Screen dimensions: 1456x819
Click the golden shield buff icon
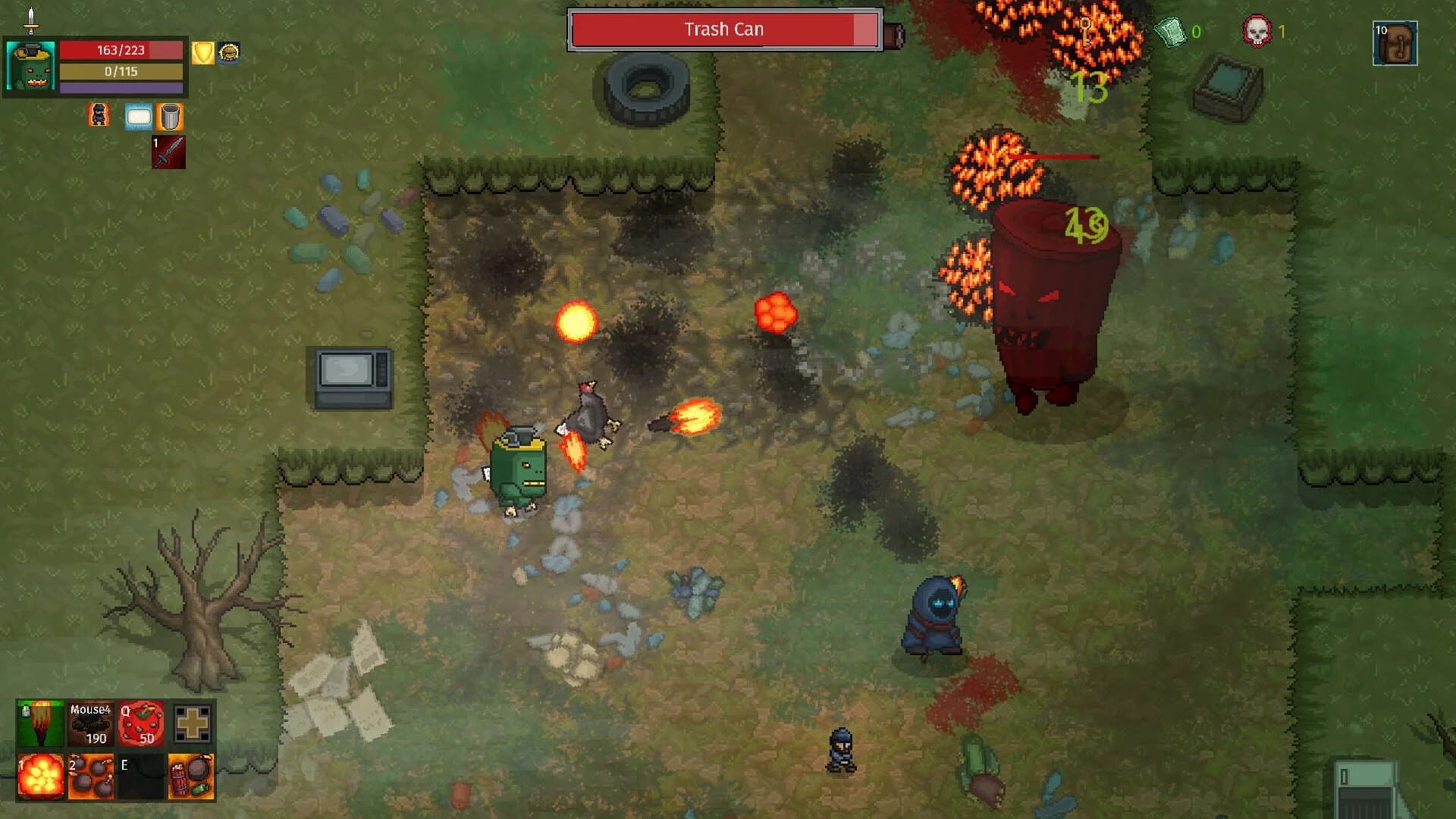click(x=202, y=53)
